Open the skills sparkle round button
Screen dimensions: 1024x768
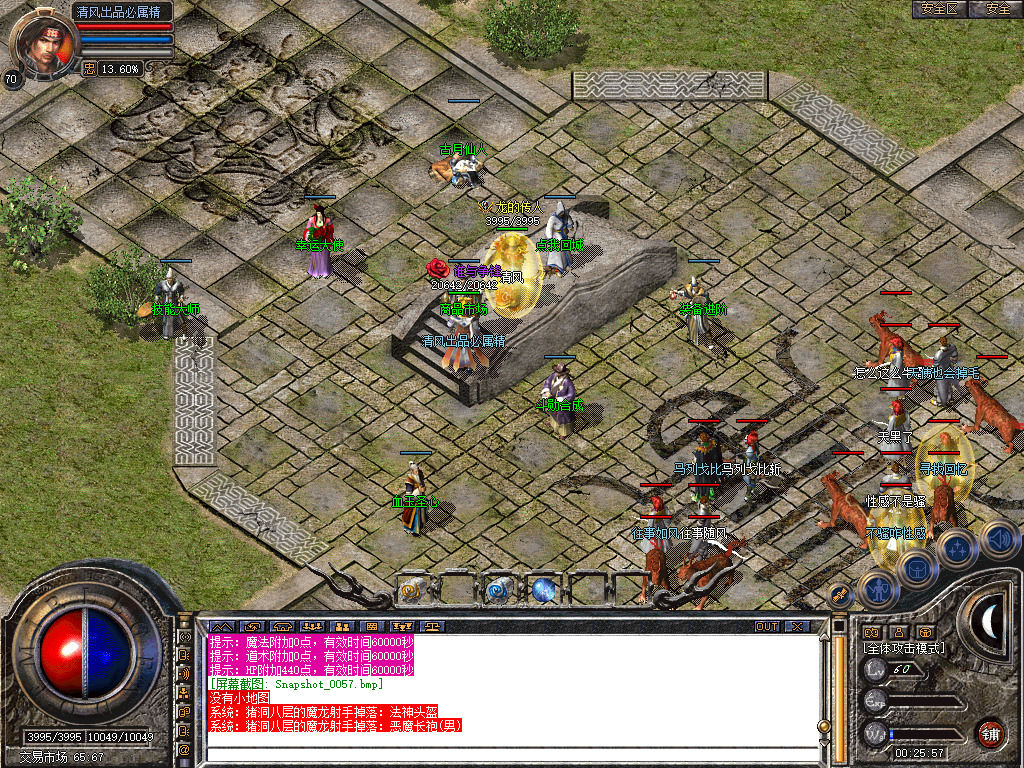[957, 549]
